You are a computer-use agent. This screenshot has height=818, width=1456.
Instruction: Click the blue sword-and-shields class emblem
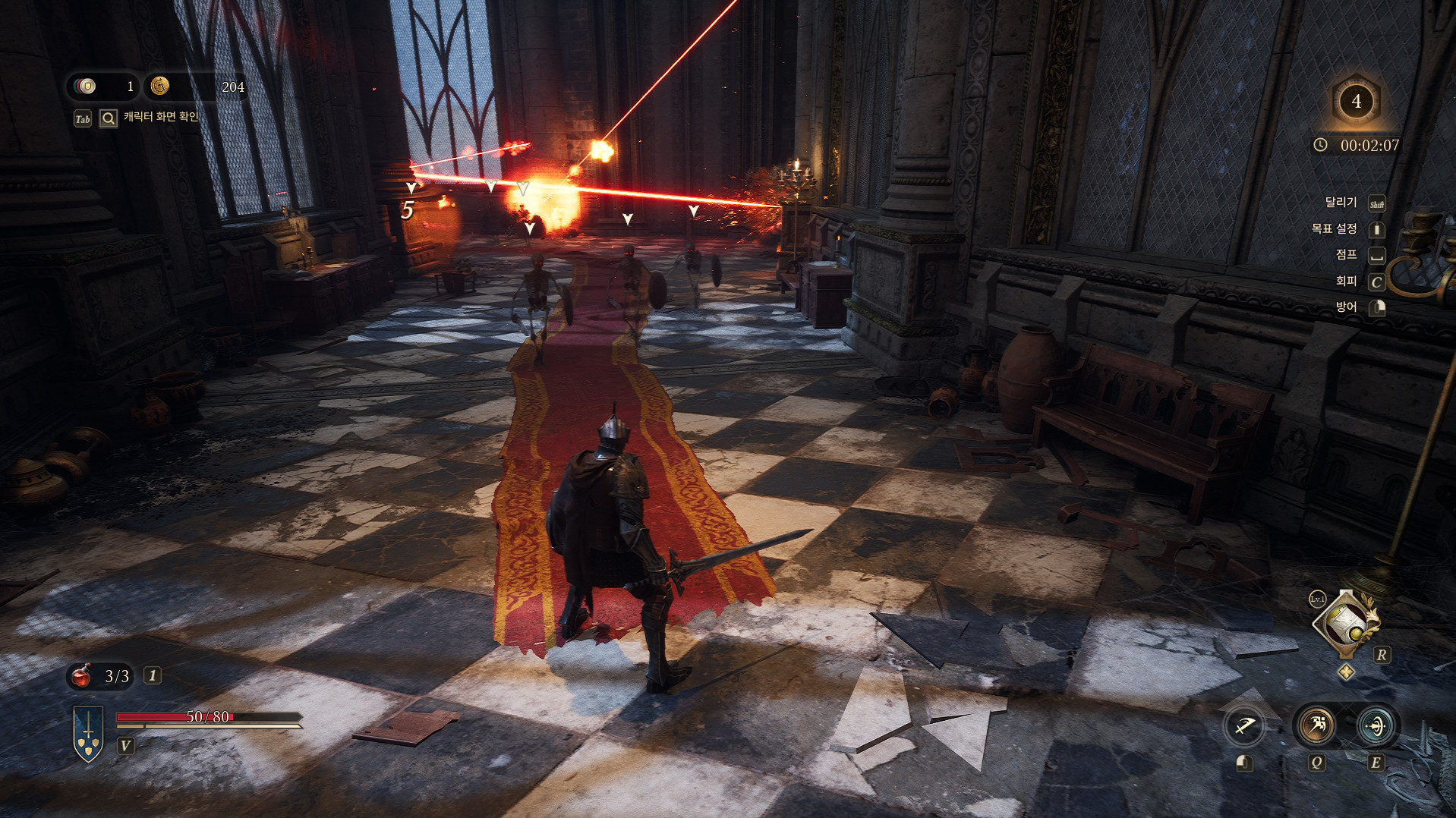(88, 733)
